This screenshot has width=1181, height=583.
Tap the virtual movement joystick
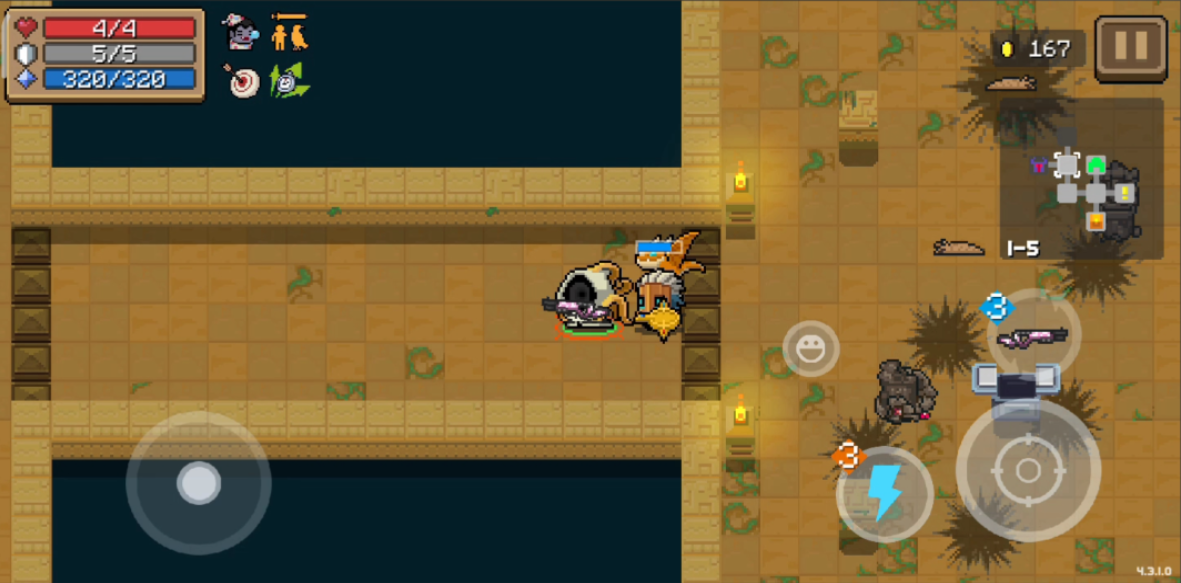point(198,484)
